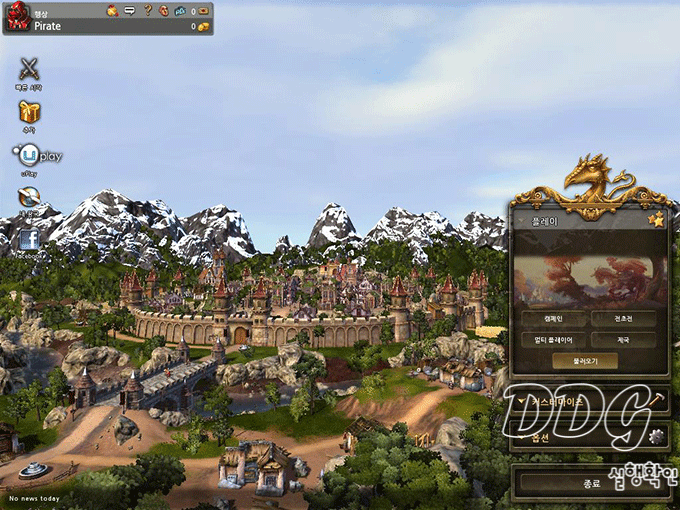Click the helmet icon in the profile bar

click(112, 11)
